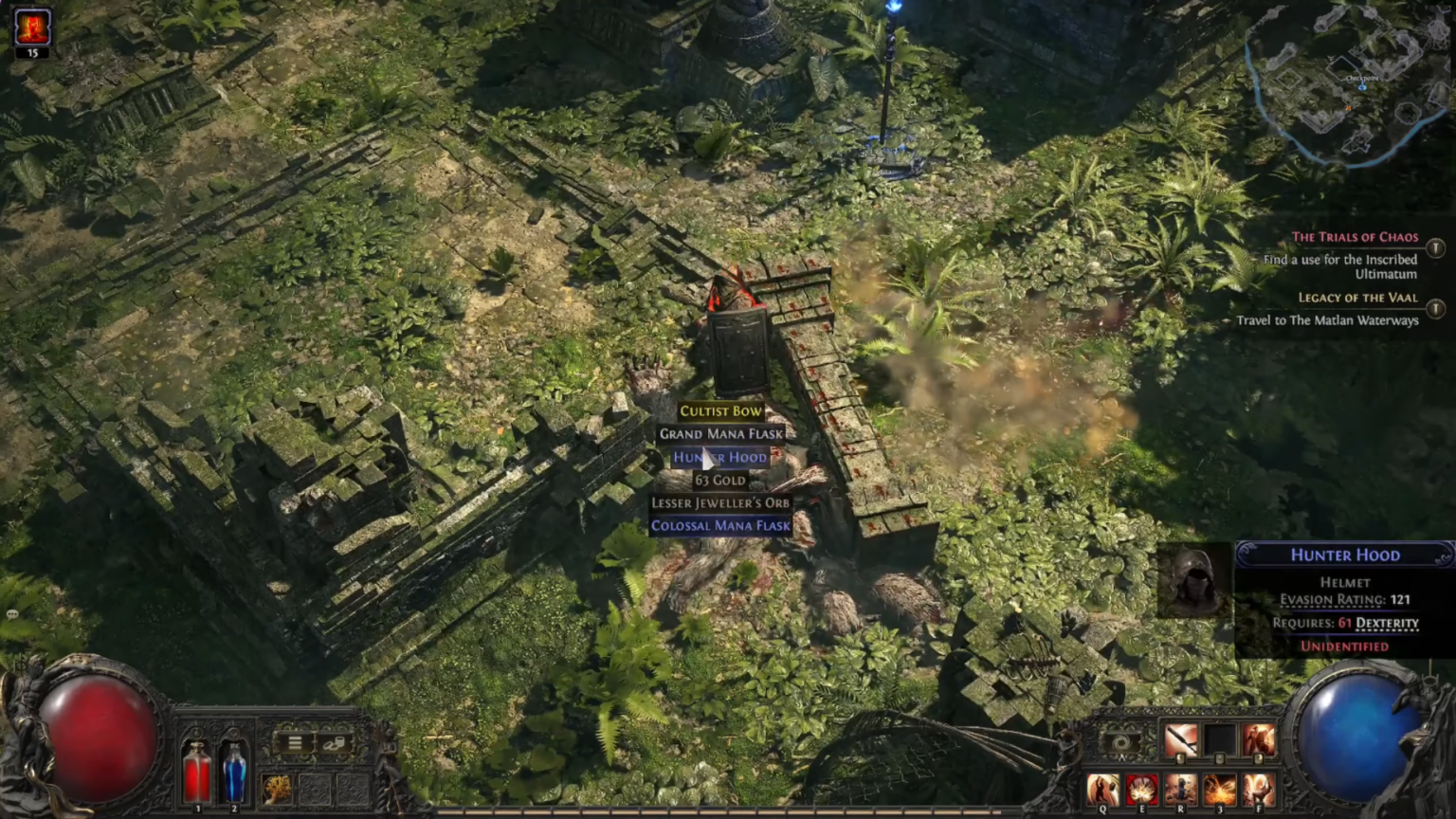Select the skill bound to Q
This screenshot has width=1456, height=819.
pos(1102,790)
